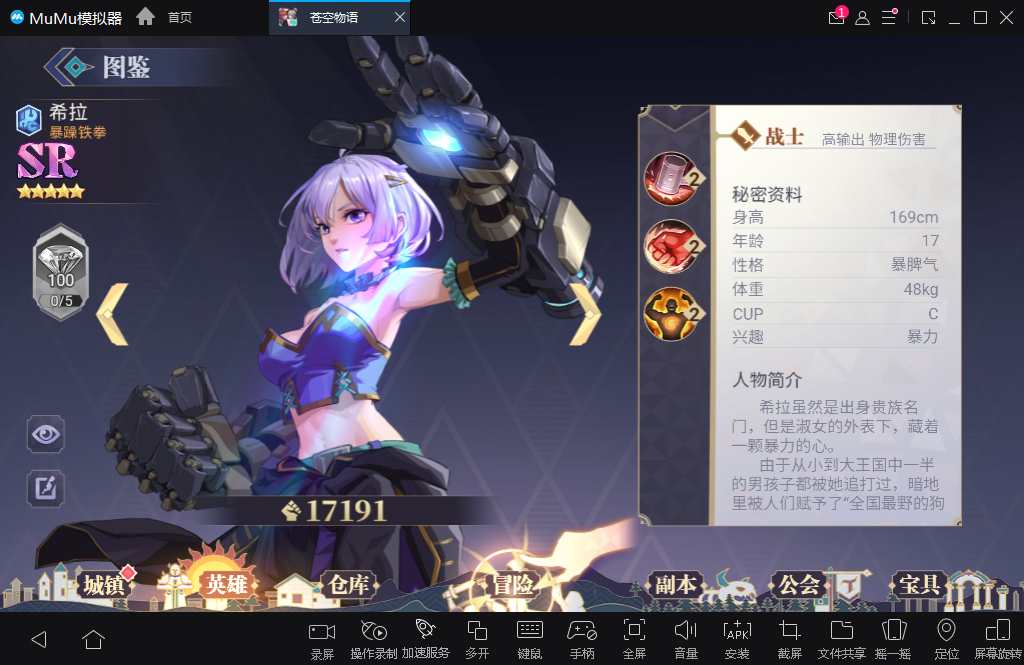Click the diamond 100 reward badge
Screen dimensions: 1024x665
[61, 272]
